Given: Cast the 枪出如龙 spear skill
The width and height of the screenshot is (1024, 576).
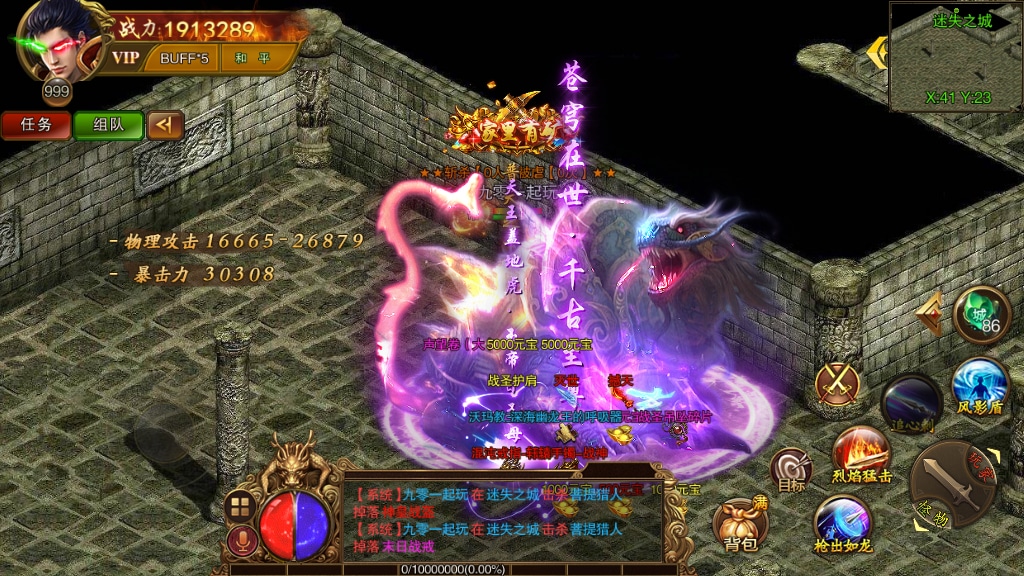Looking at the screenshot, I should point(843,525).
